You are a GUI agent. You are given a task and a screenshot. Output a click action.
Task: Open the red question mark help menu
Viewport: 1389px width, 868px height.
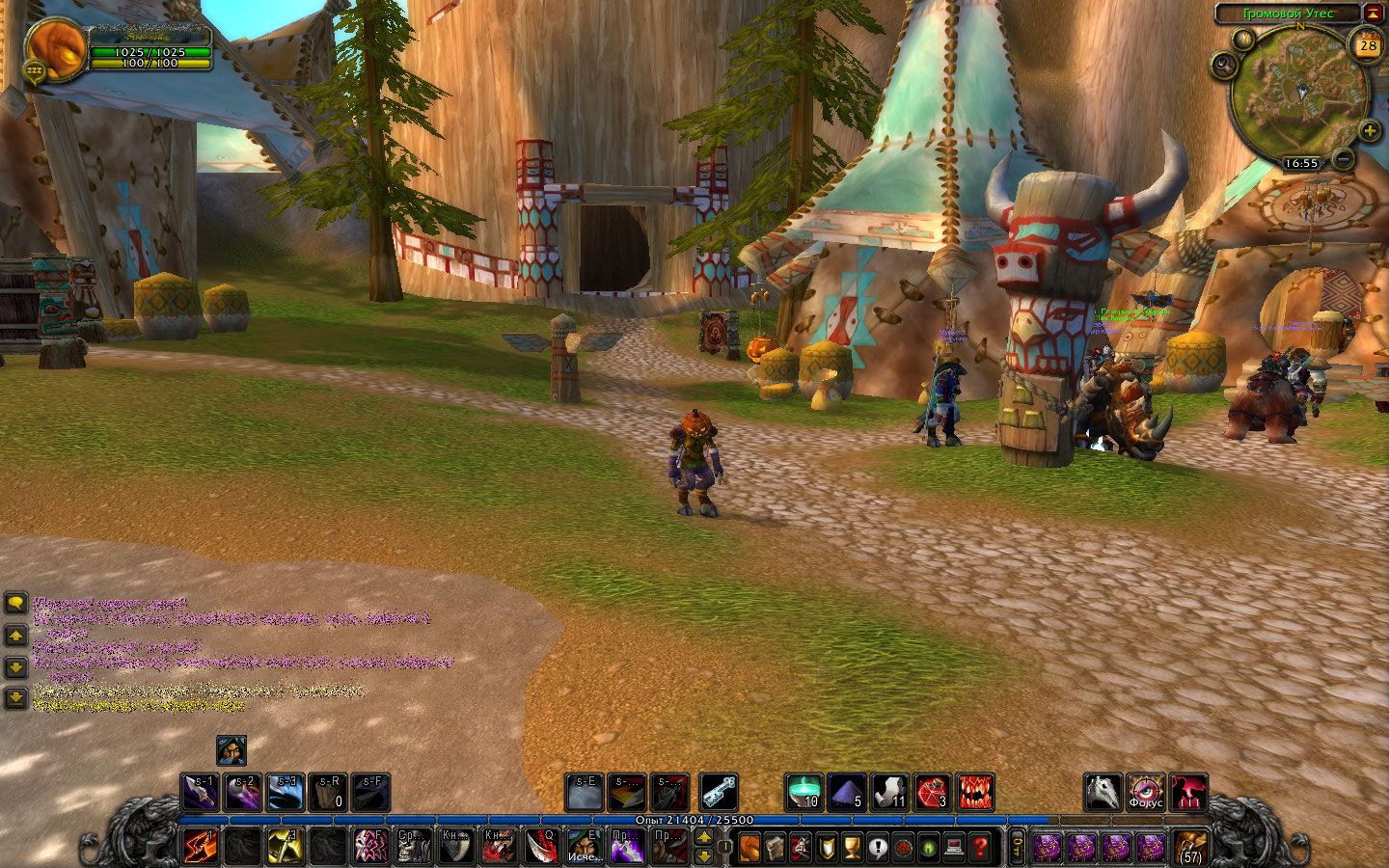979,848
